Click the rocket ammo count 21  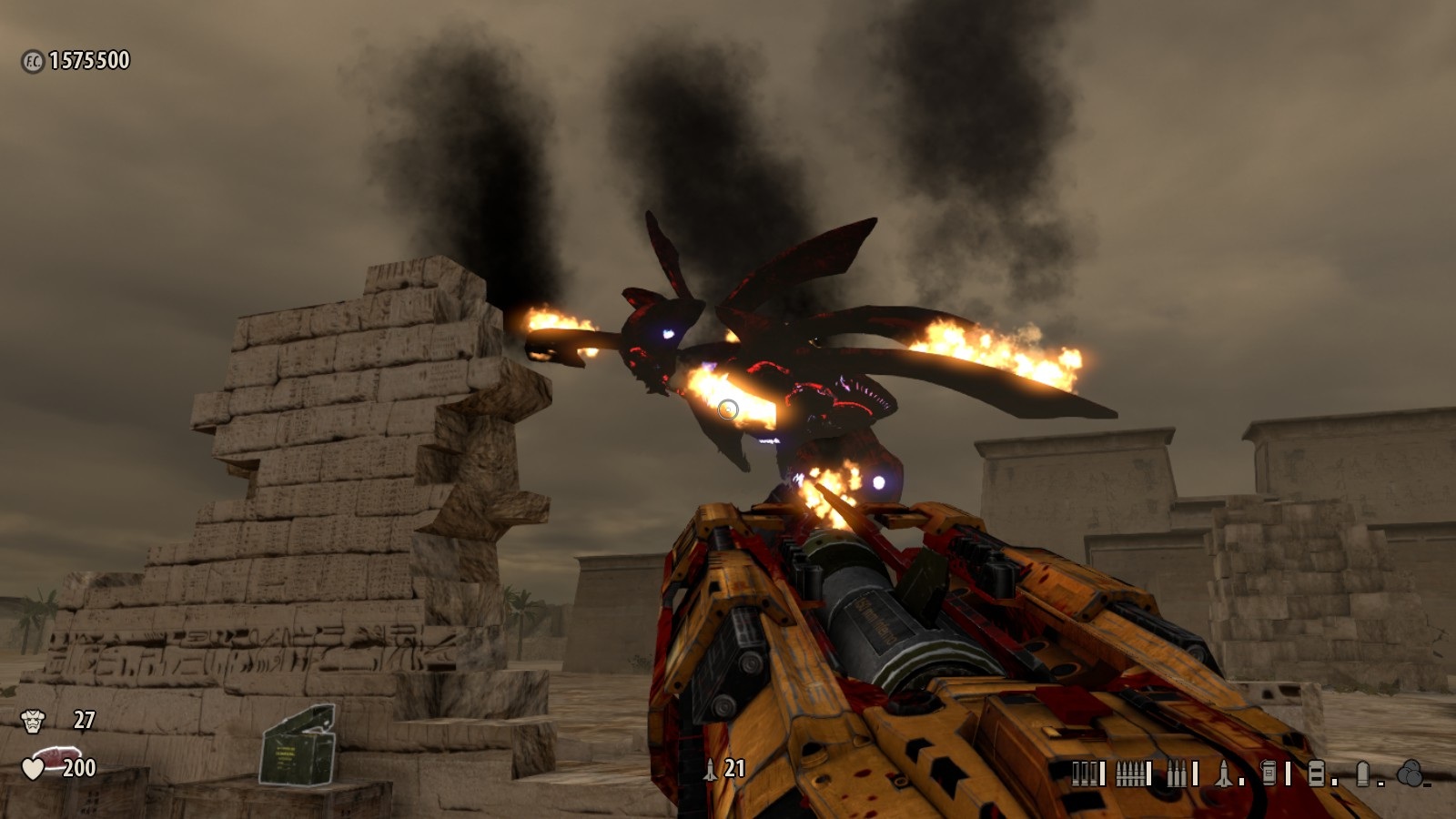point(733,767)
